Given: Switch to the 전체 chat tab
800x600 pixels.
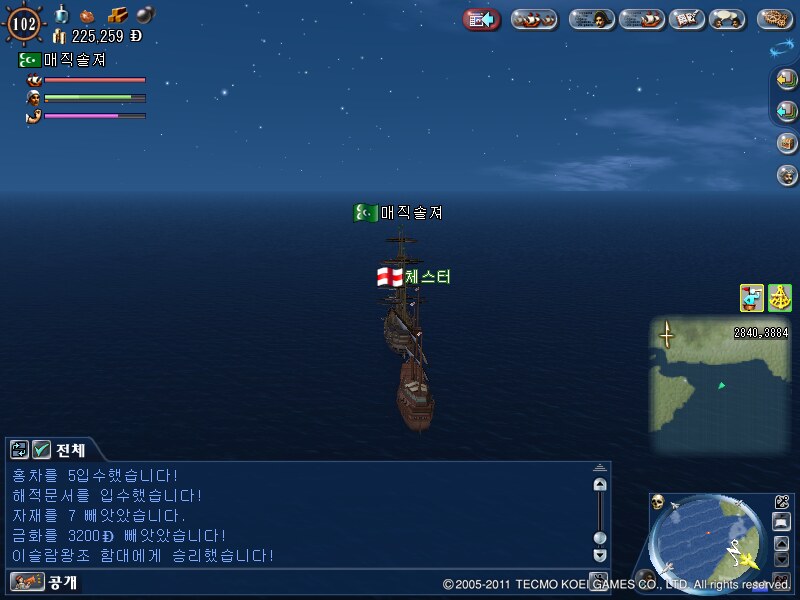Looking at the screenshot, I should pos(70,449).
